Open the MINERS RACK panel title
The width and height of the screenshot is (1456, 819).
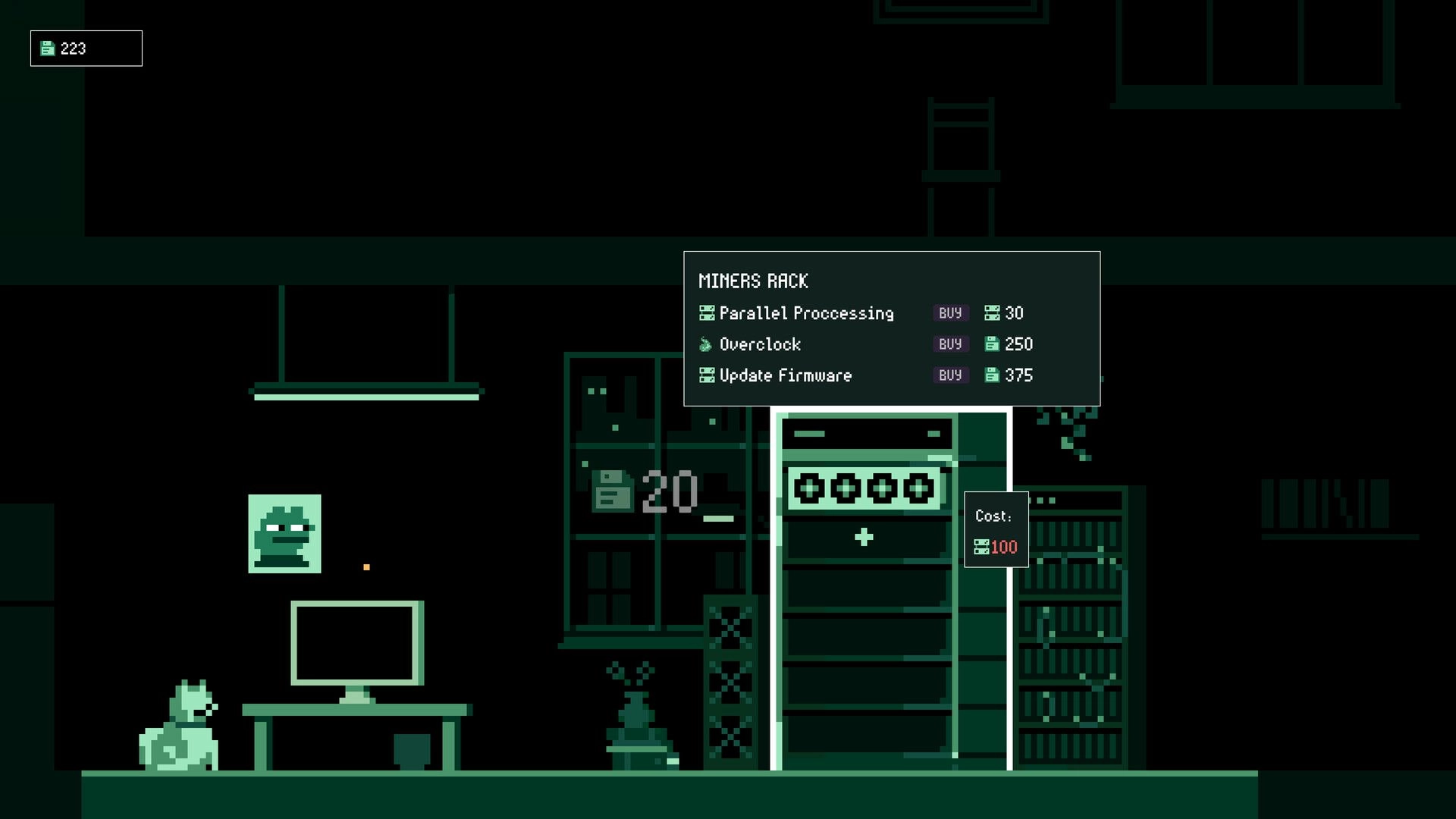[754, 281]
